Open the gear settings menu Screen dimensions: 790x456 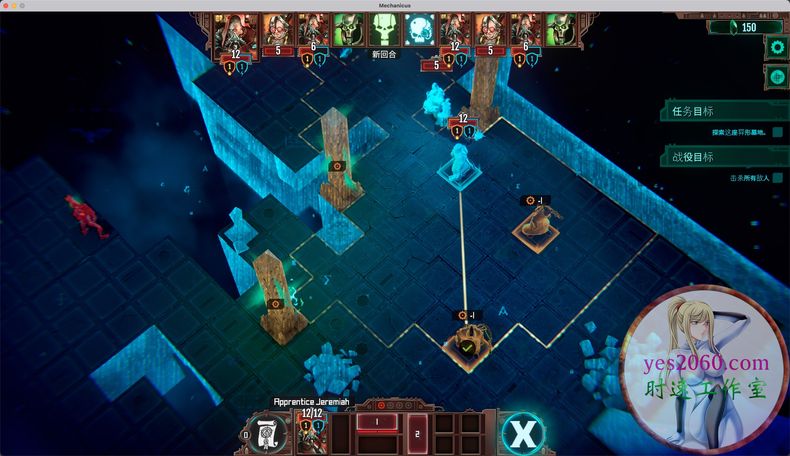click(776, 47)
